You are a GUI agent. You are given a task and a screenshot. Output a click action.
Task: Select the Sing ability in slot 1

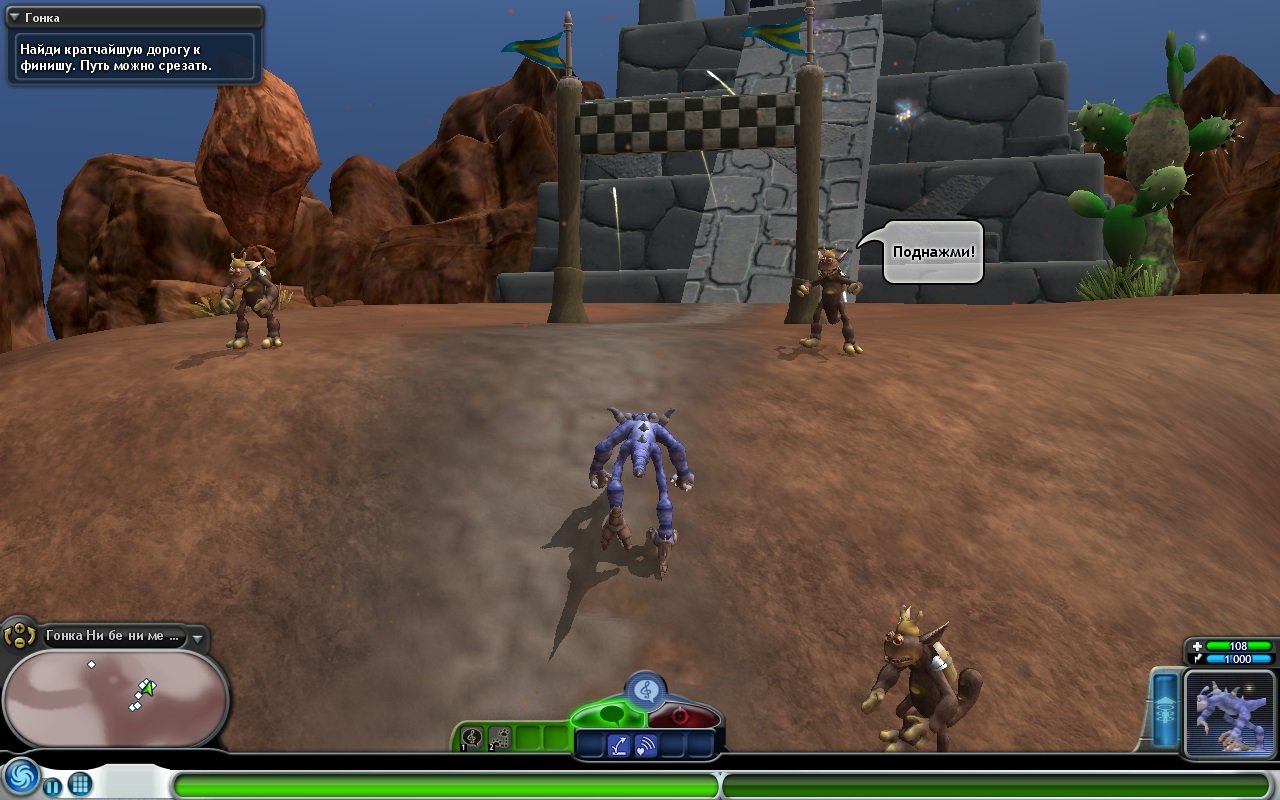[470, 736]
